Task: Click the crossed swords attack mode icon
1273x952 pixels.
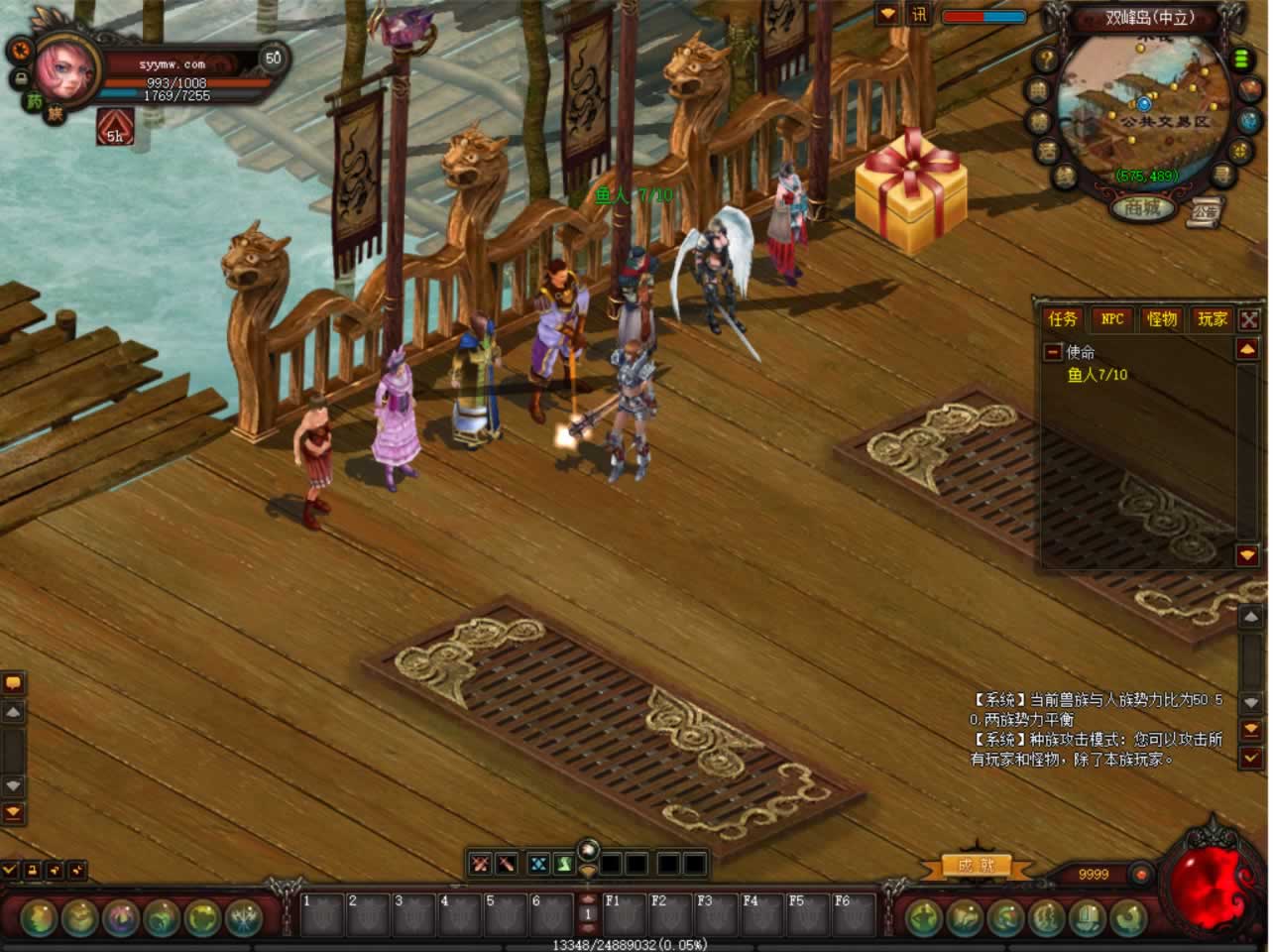Action: [x=480, y=864]
